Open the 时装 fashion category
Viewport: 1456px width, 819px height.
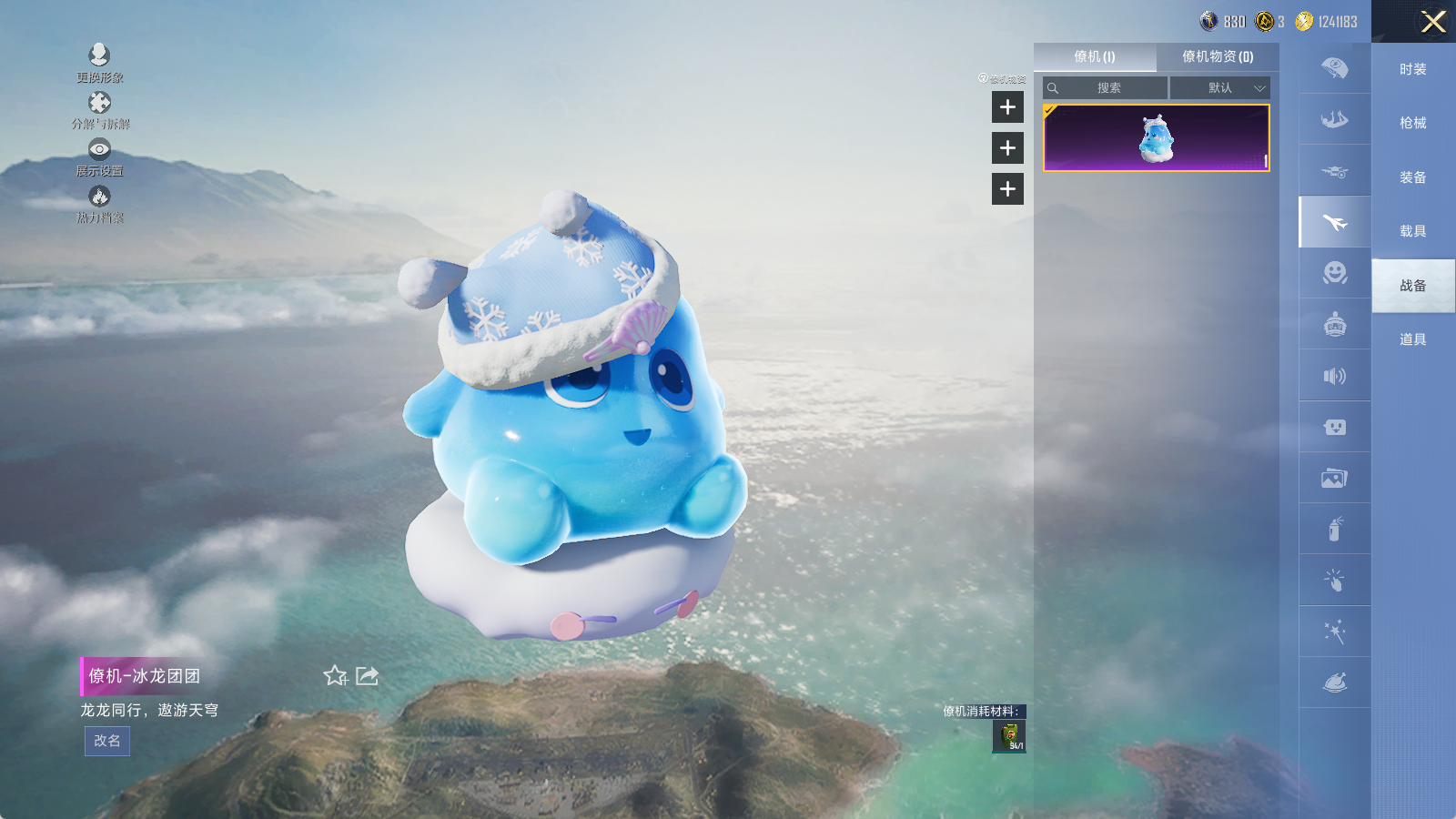coord(1412,69)
